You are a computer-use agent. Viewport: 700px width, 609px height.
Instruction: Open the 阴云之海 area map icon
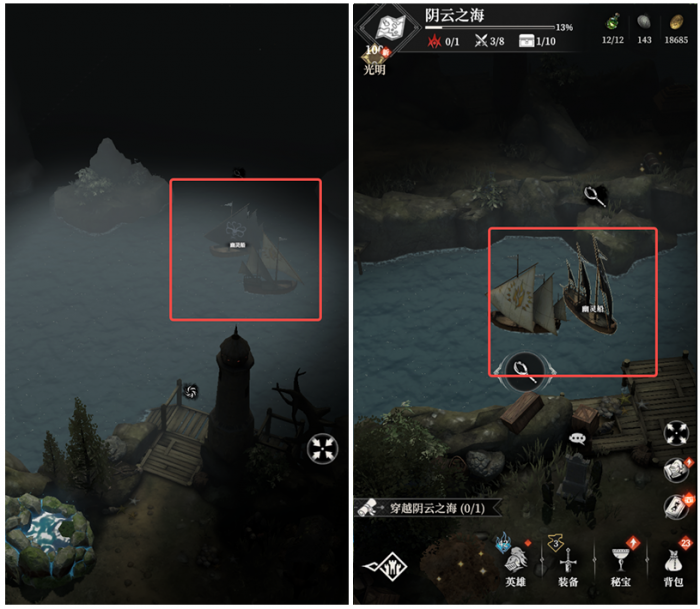coord(391,29)
